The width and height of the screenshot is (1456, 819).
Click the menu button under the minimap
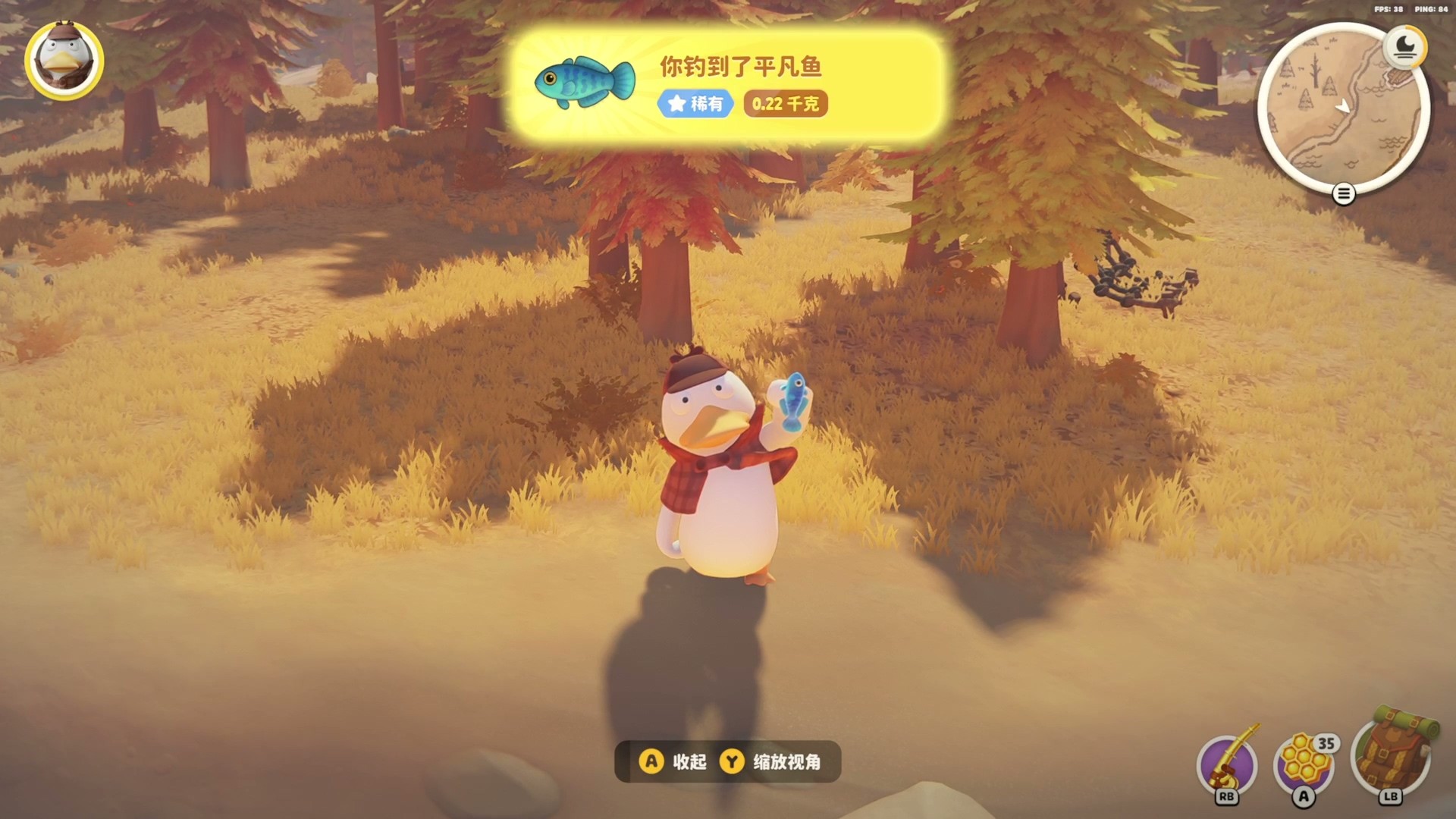[1343, 195]
